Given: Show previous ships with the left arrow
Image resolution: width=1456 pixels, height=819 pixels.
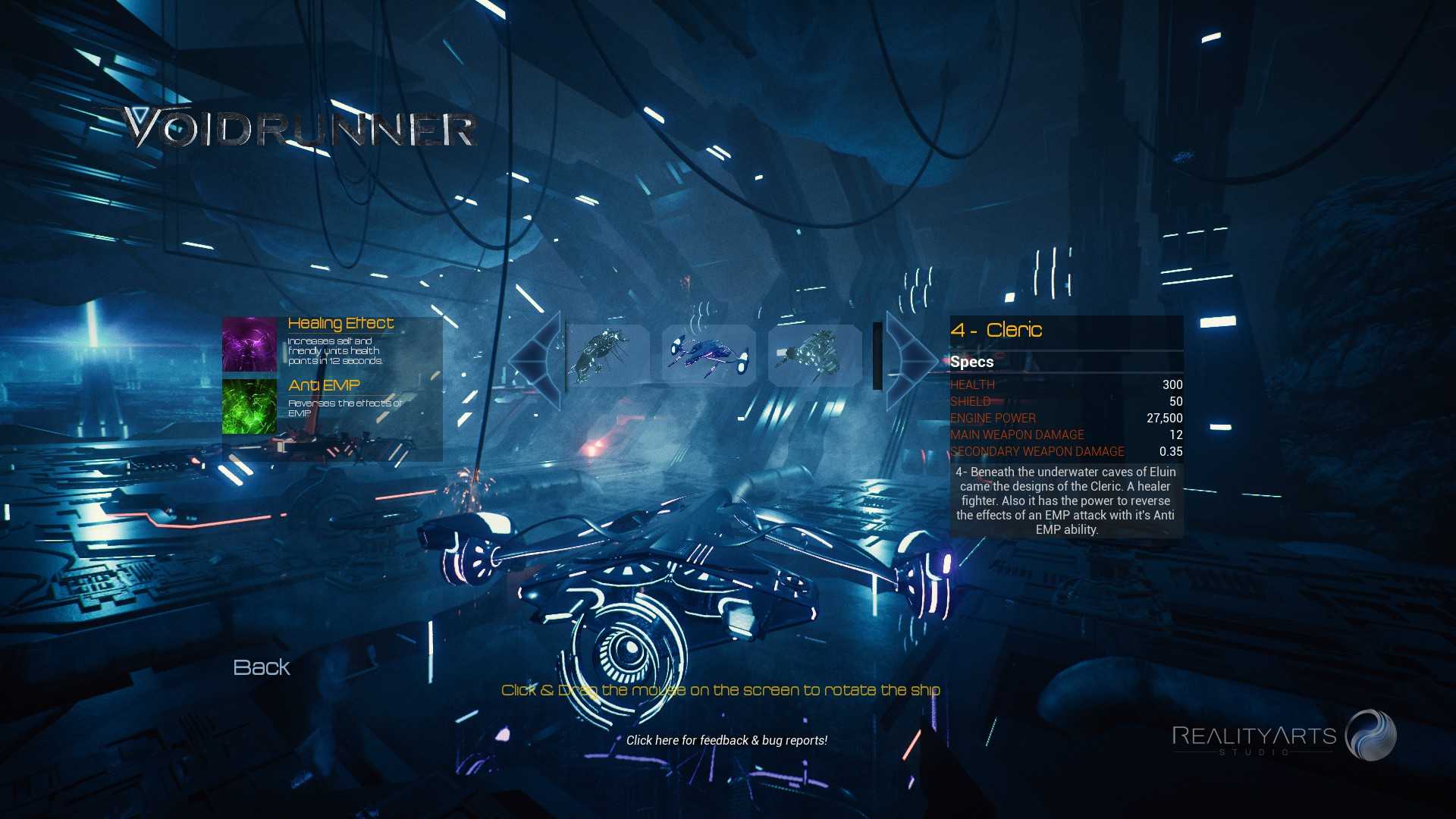Looking at the screenshot, I should click(535, 357).
